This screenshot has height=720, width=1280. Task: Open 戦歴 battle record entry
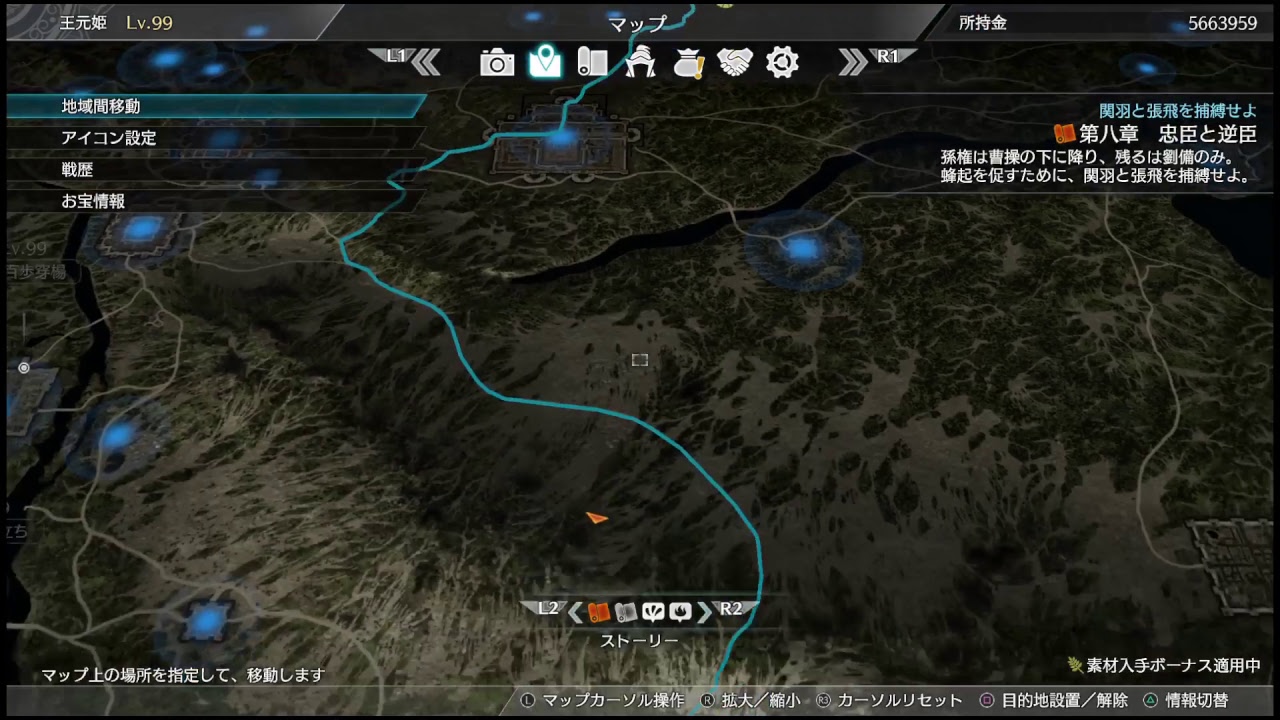click(x=77, y=170)
